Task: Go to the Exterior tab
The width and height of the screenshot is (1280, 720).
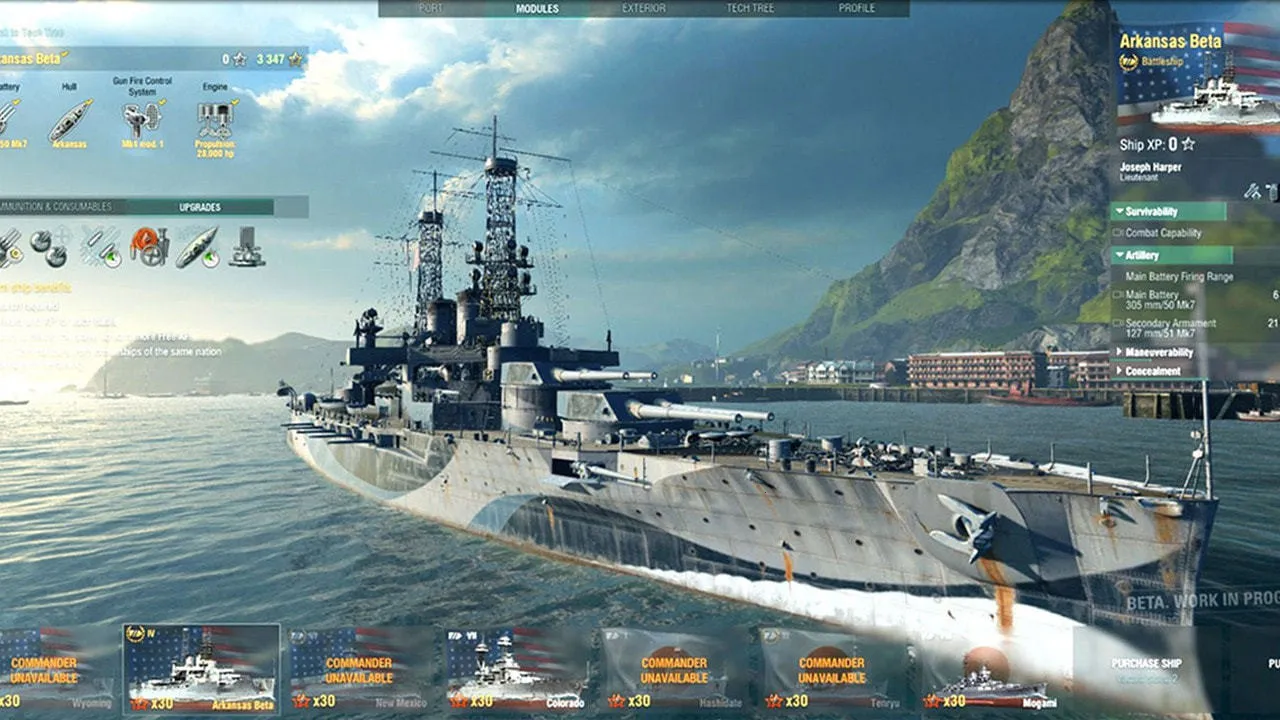Action: pos(644,9)
